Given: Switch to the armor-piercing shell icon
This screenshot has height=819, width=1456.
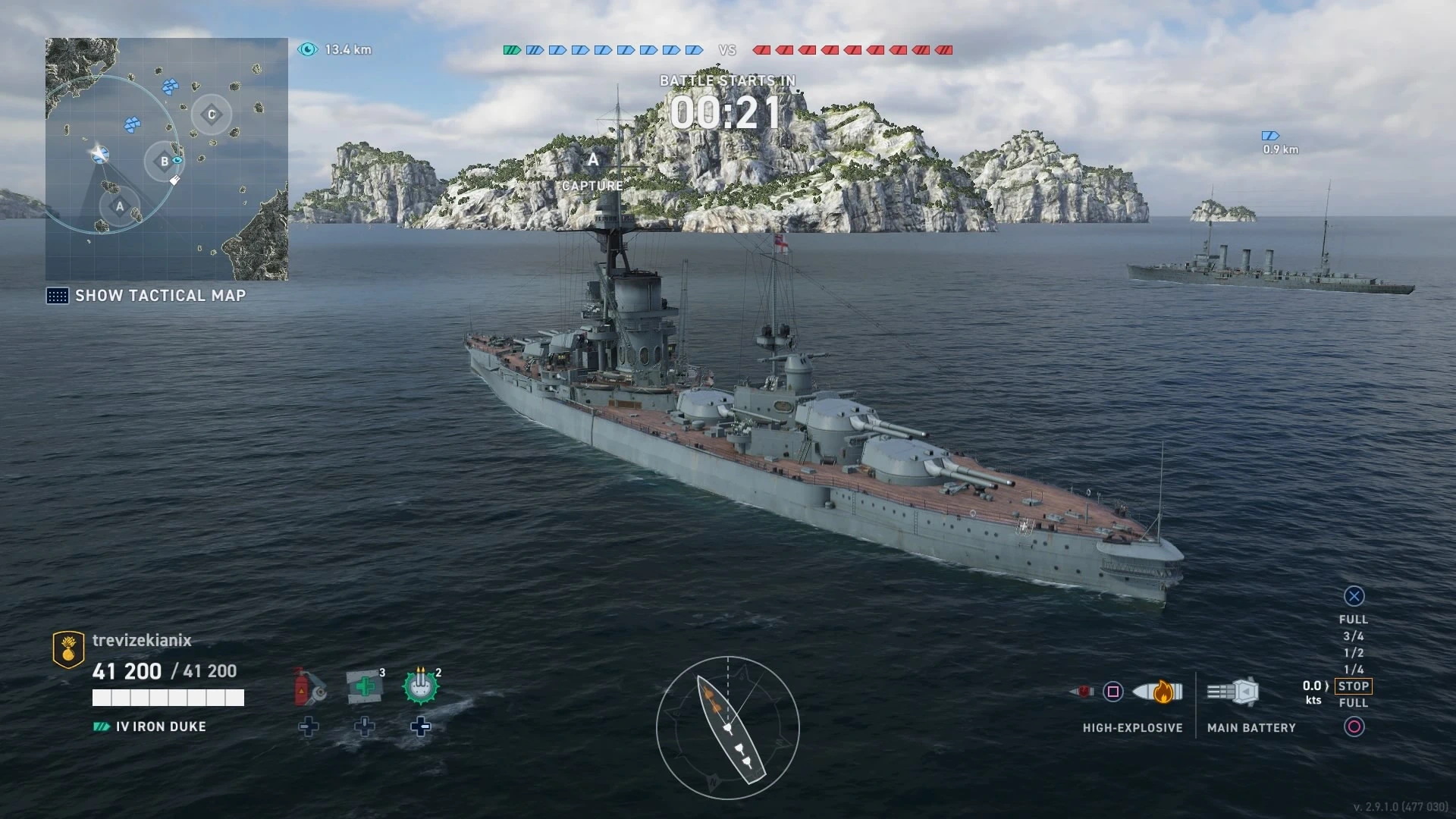Looking at the screenshot, I should (1082, 692).
